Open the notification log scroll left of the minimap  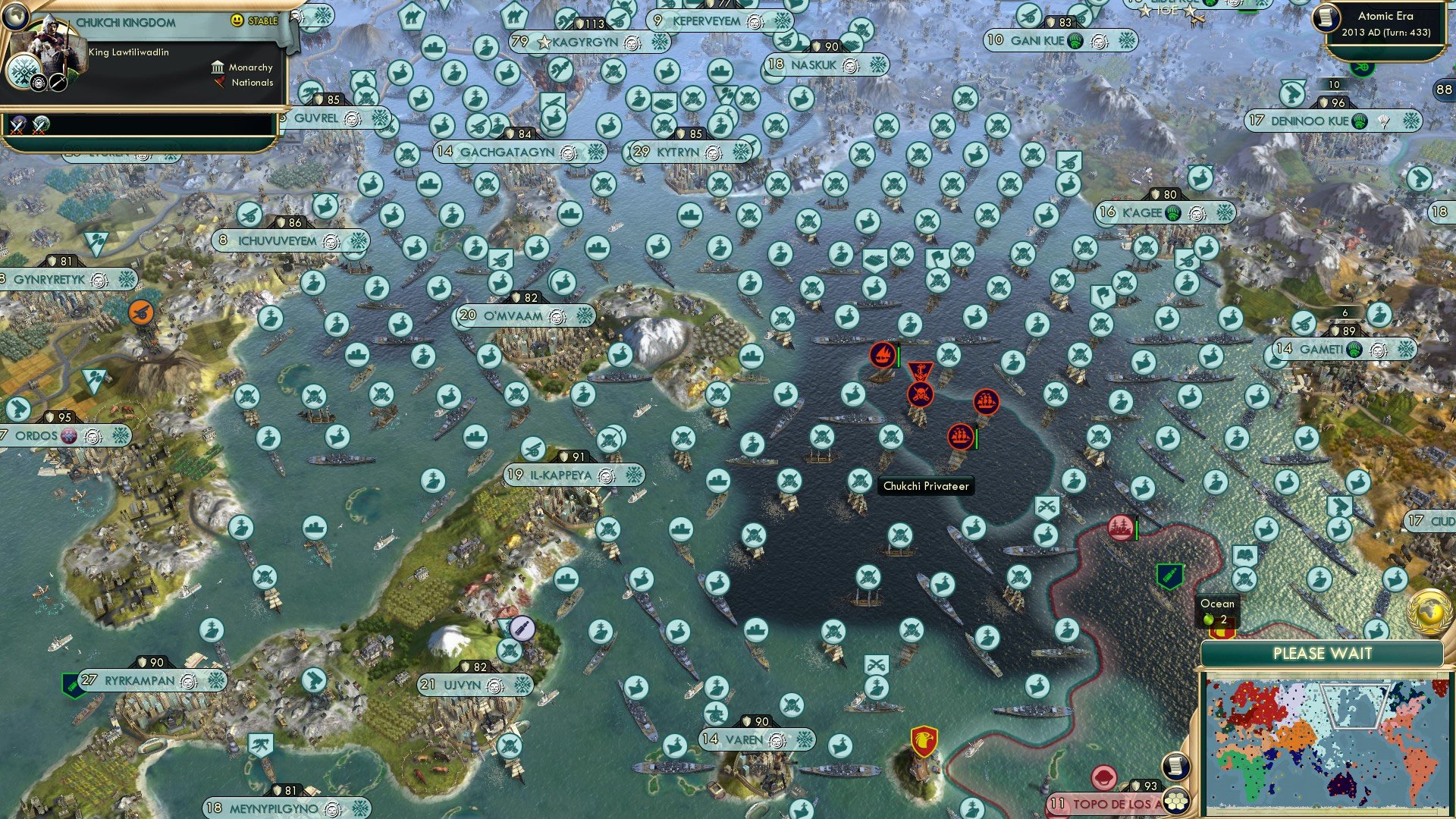click(x=1177, y=766)
